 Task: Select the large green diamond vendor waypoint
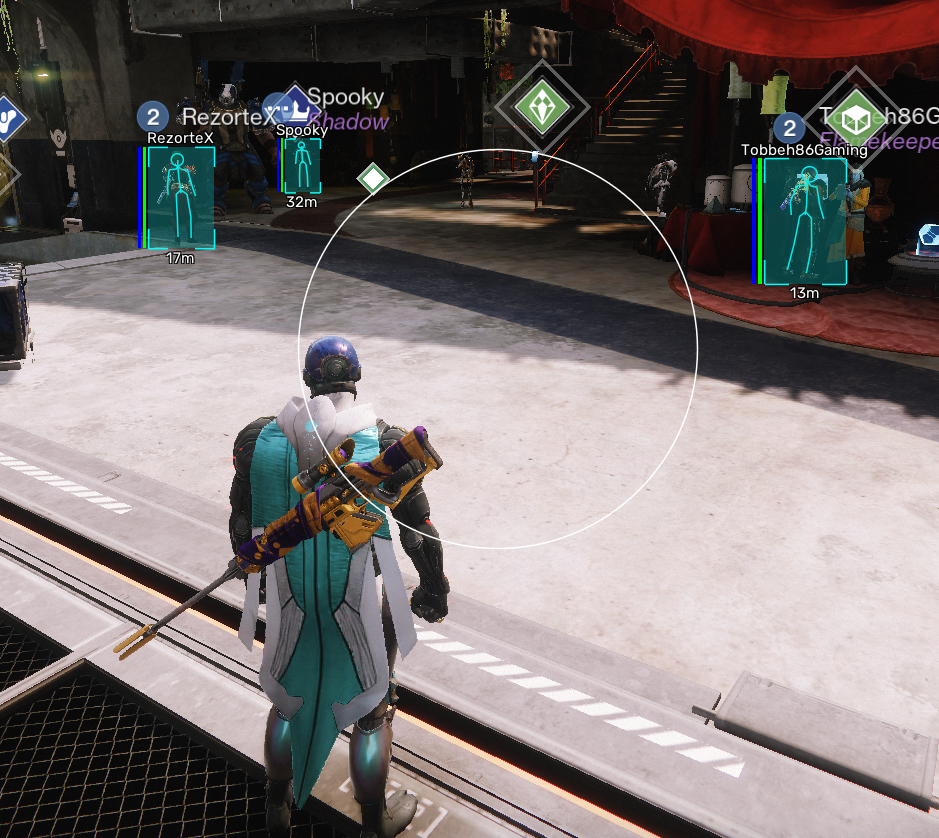click(x=541, y=107)
